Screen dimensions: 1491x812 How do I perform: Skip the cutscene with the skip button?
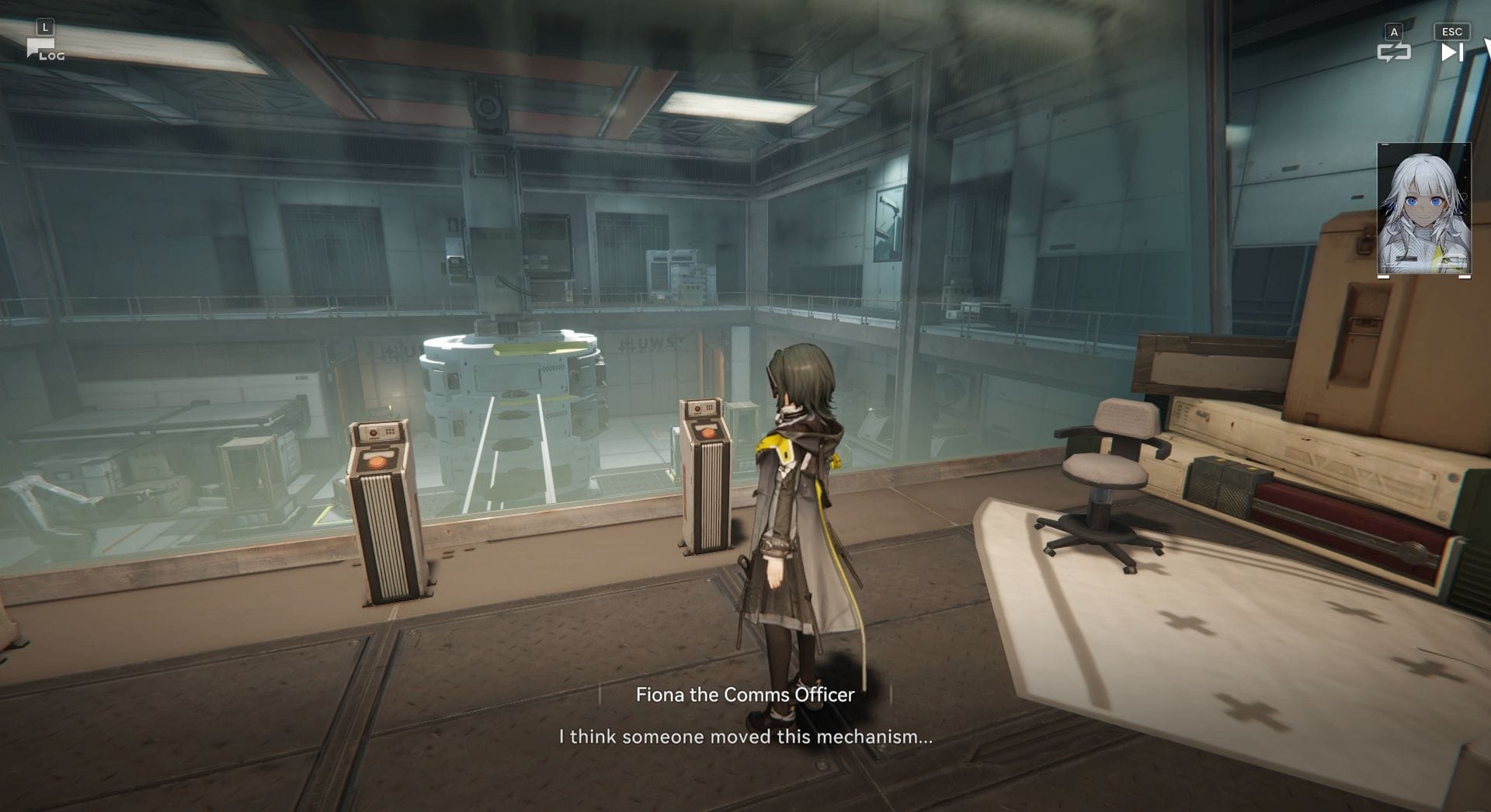click(1451, 52)
